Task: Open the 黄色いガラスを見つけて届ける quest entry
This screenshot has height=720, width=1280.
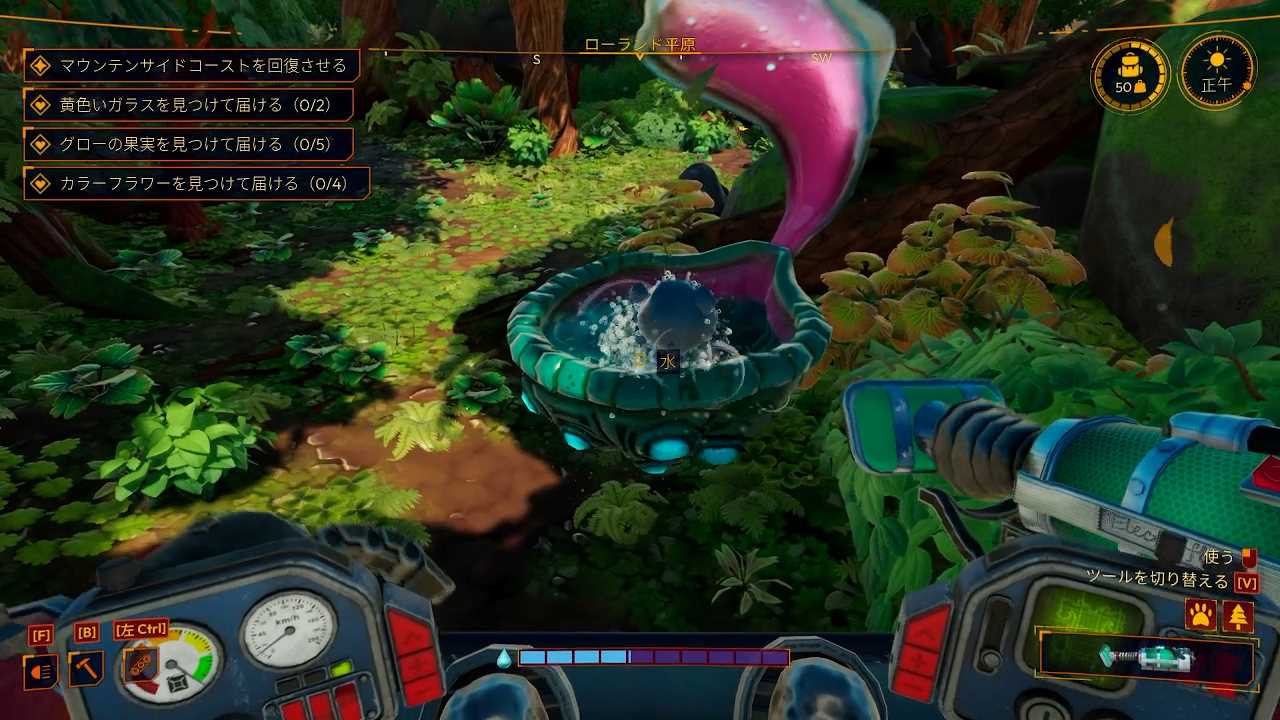Action: point(191,105)
